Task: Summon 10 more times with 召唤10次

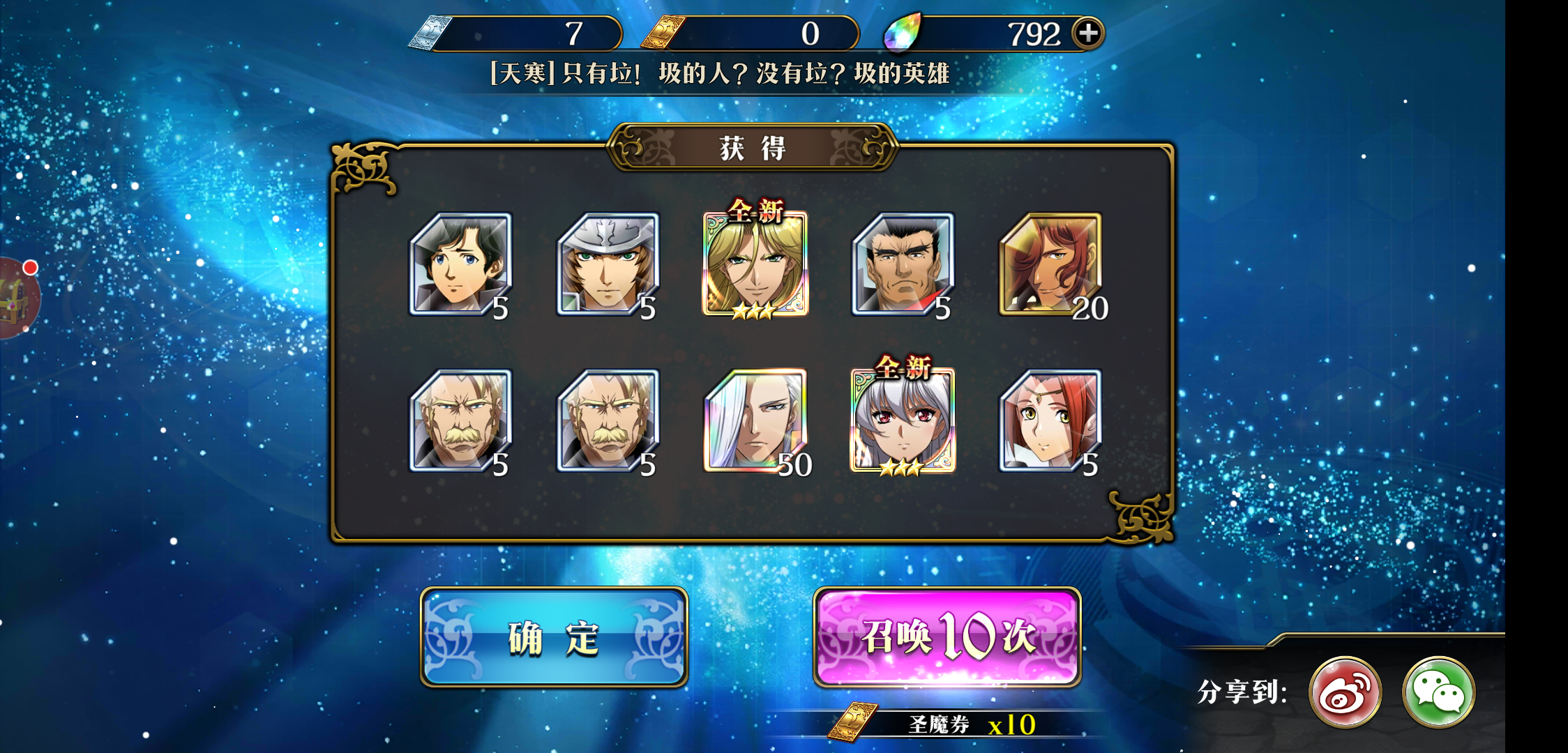Action: (947, 637)
